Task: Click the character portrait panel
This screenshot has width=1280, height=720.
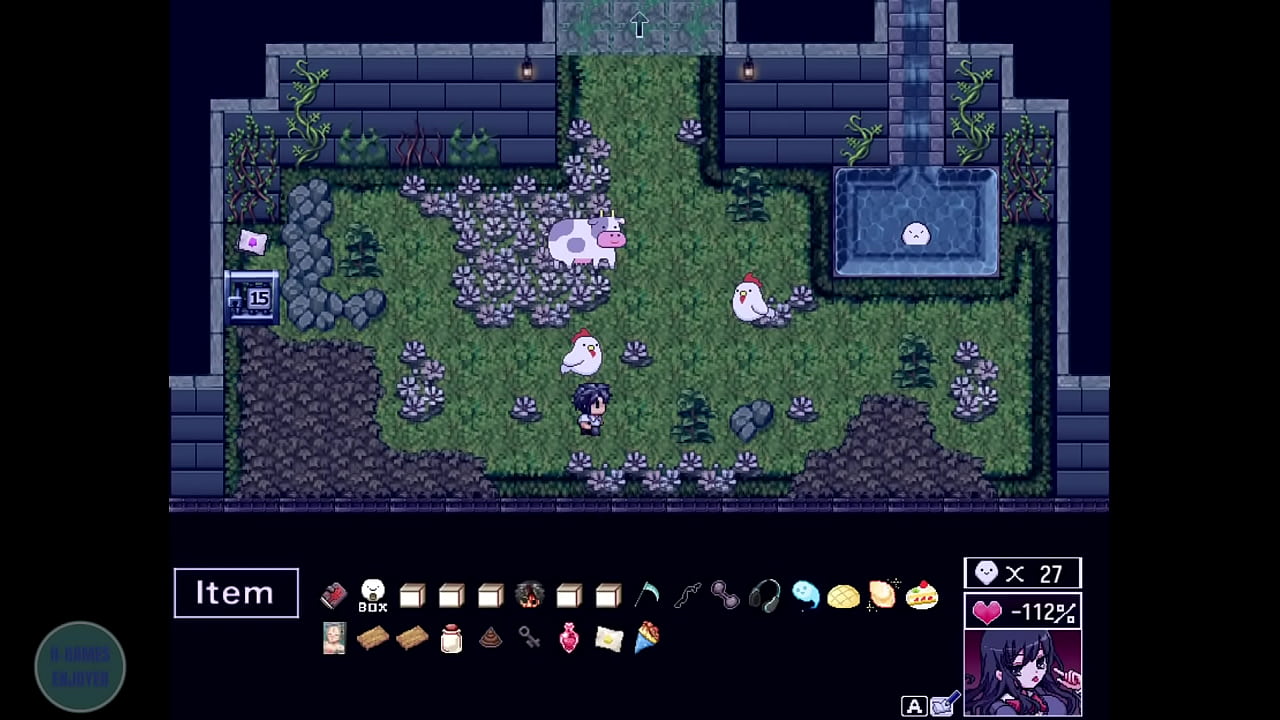Action: coord(1022,673)
